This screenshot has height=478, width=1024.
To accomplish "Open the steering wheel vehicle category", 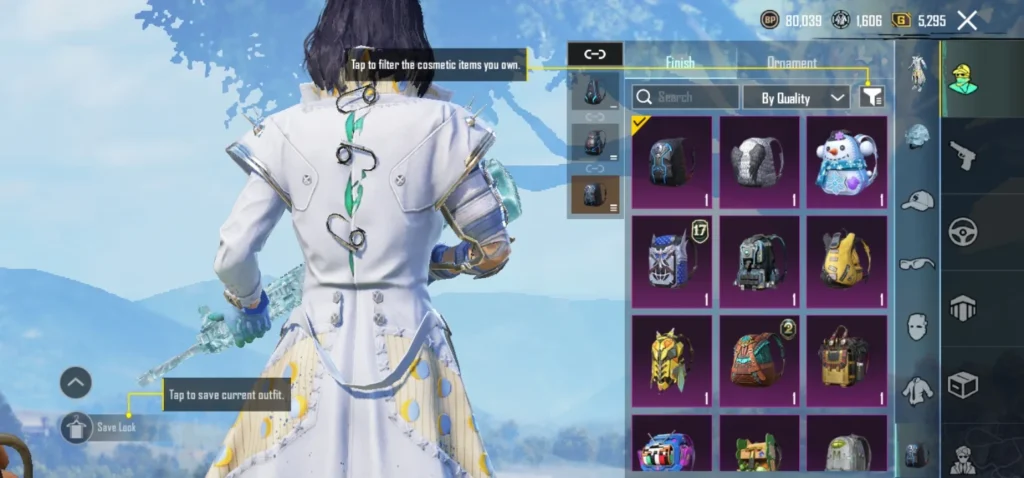I will [x=962, y=231].
